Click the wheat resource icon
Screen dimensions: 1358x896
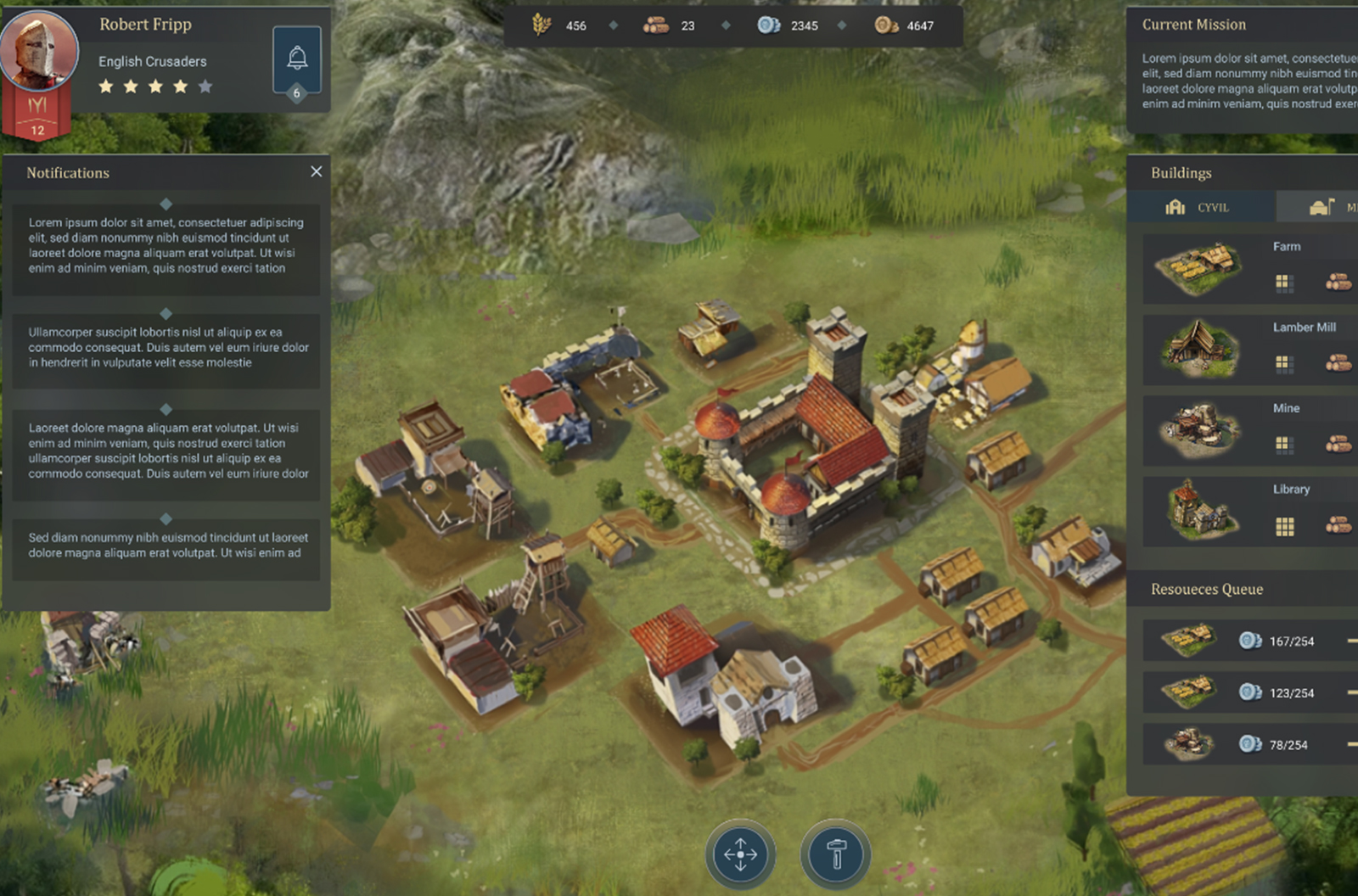(542, 25)
